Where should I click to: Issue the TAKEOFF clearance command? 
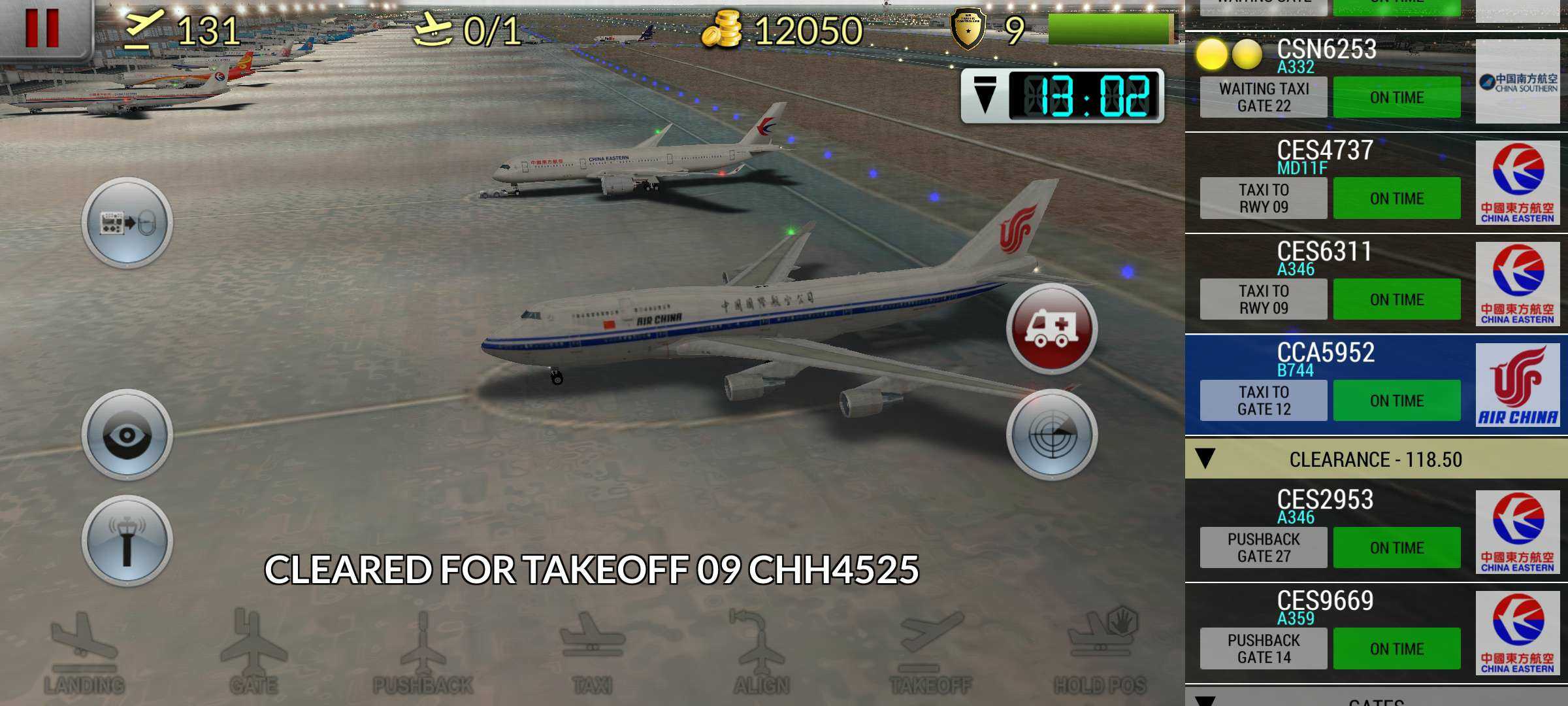pos(930,652)
